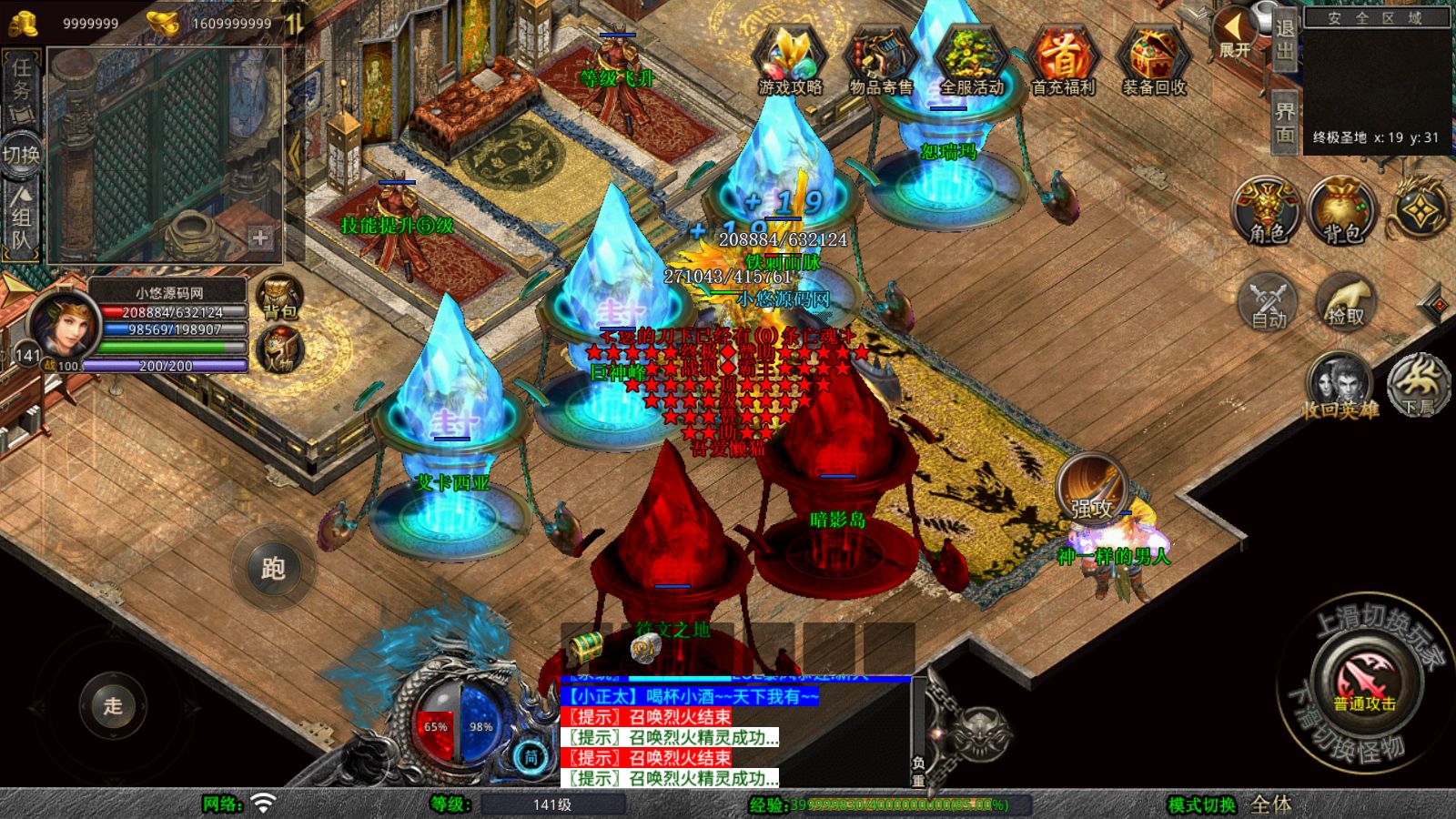Open the 角色 character panel
Viewport: 1456px width, 819px height.
pyautogui.click(x=1267, y=211)
